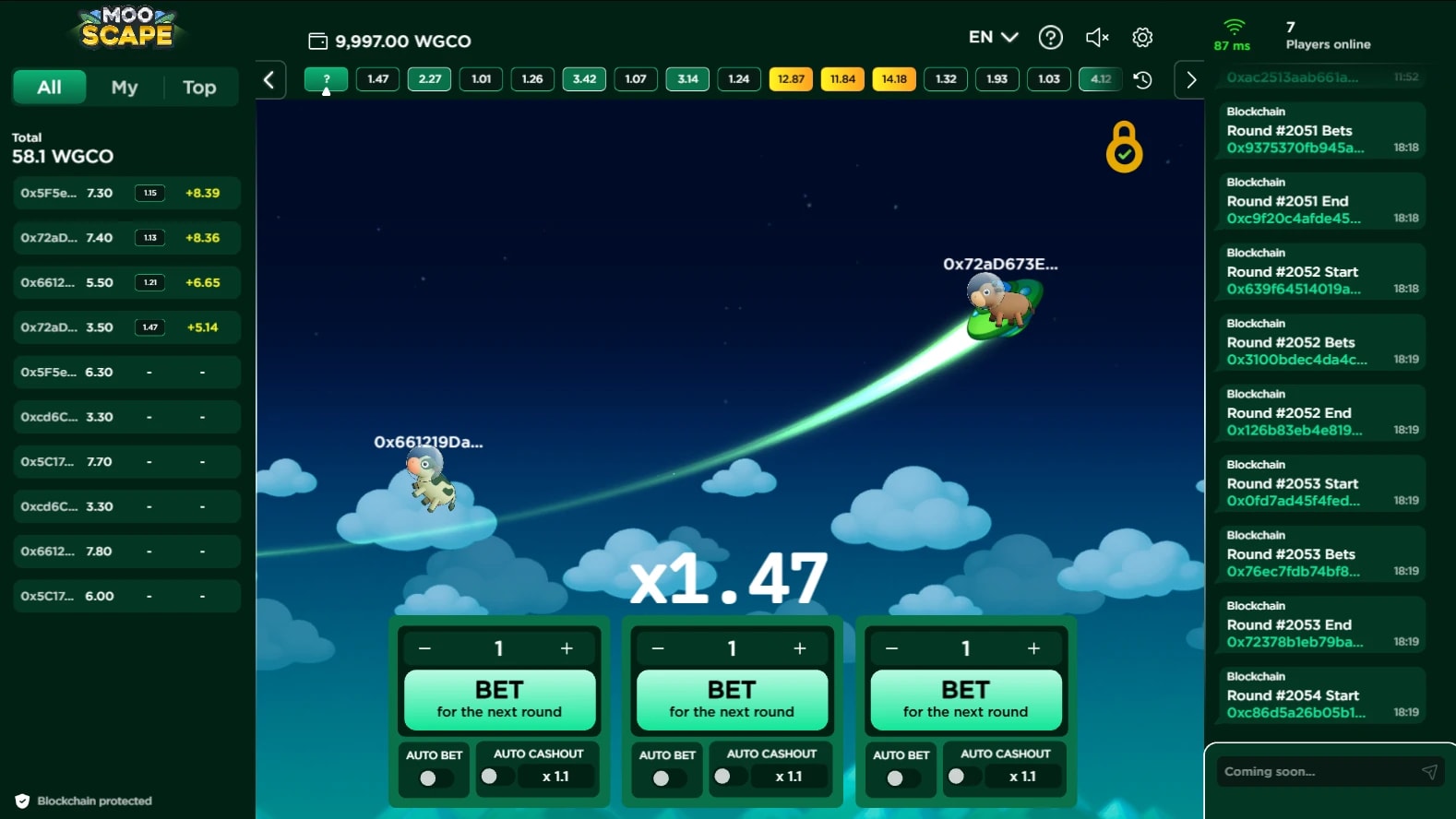Select the All bets tab
Viewport: 1456px width, 819px height.
(50, 88)
